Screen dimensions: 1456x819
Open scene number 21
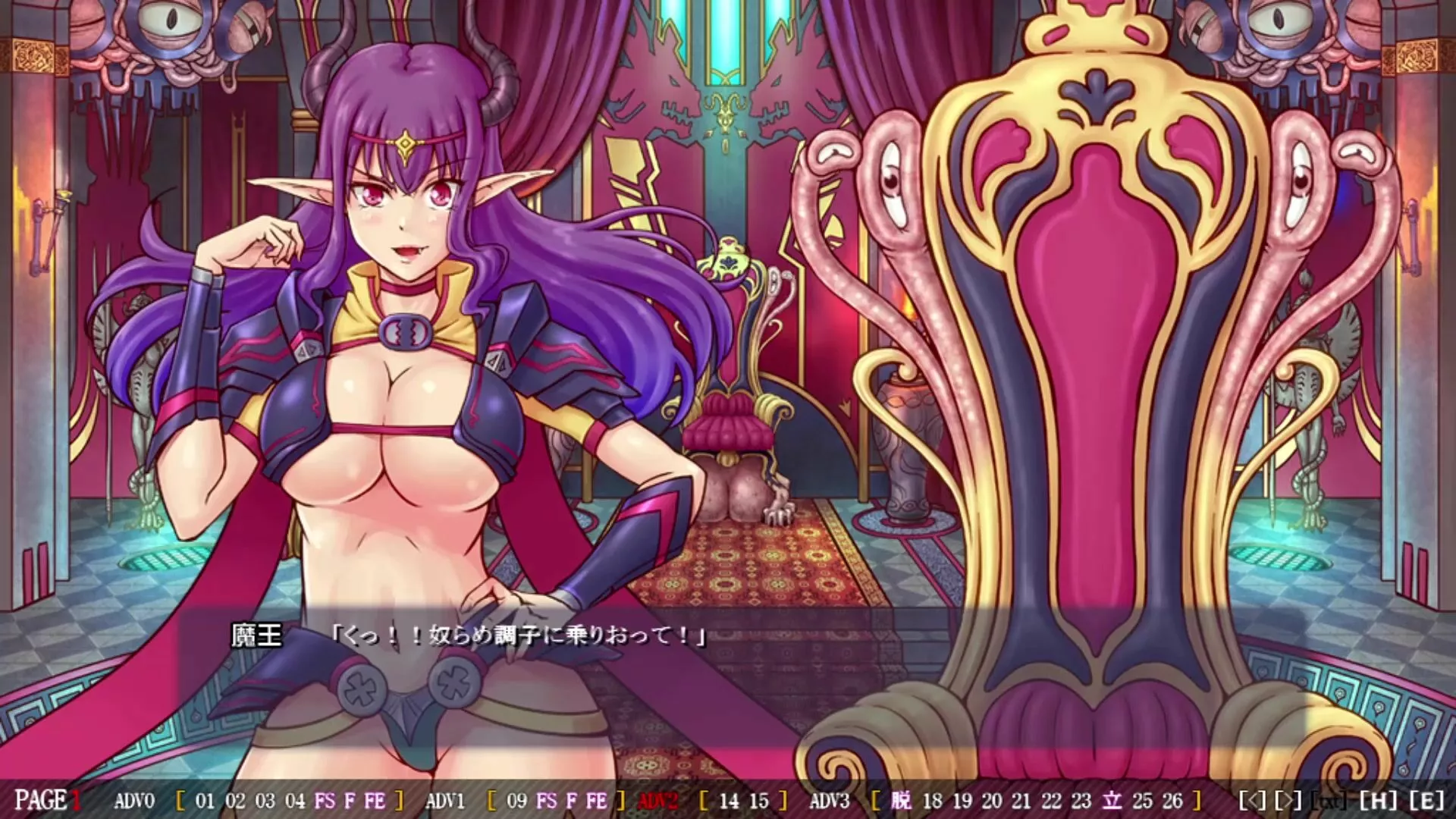1021,800
